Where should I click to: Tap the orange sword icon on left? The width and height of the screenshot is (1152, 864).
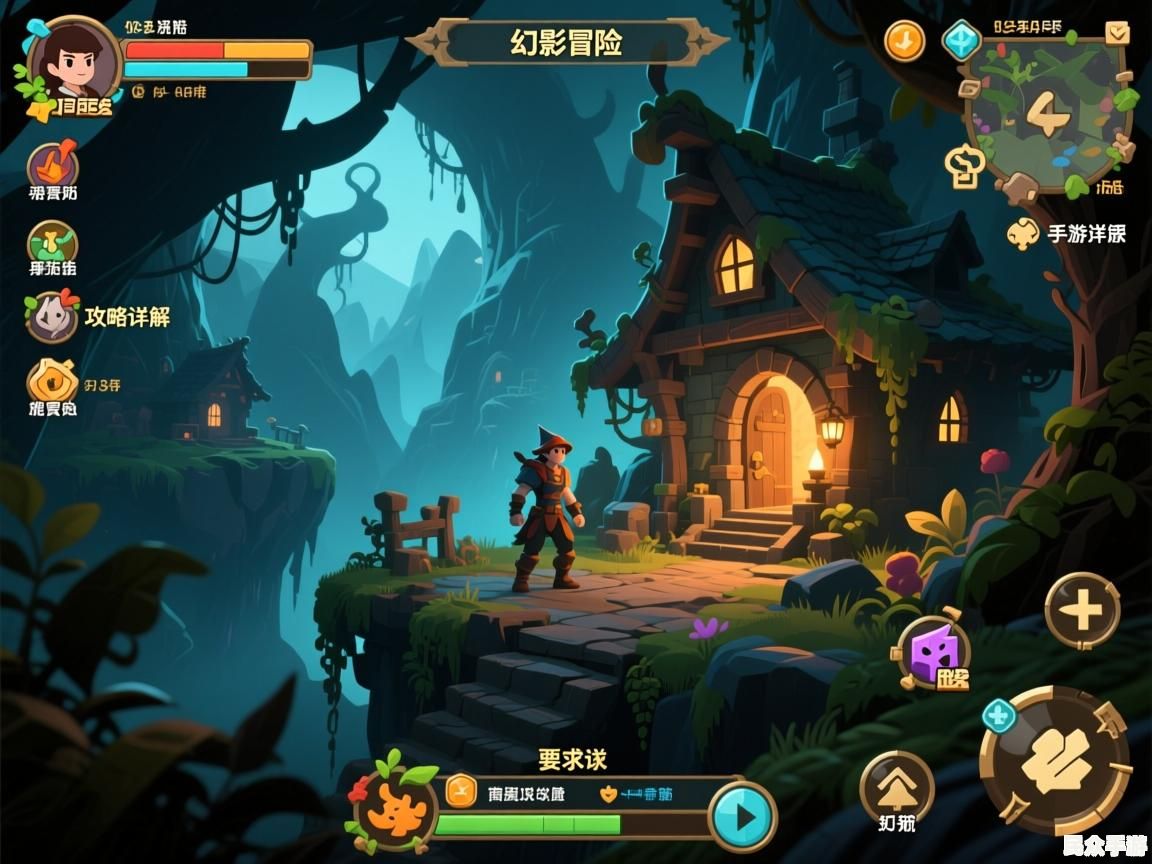(x=53, y=165)
